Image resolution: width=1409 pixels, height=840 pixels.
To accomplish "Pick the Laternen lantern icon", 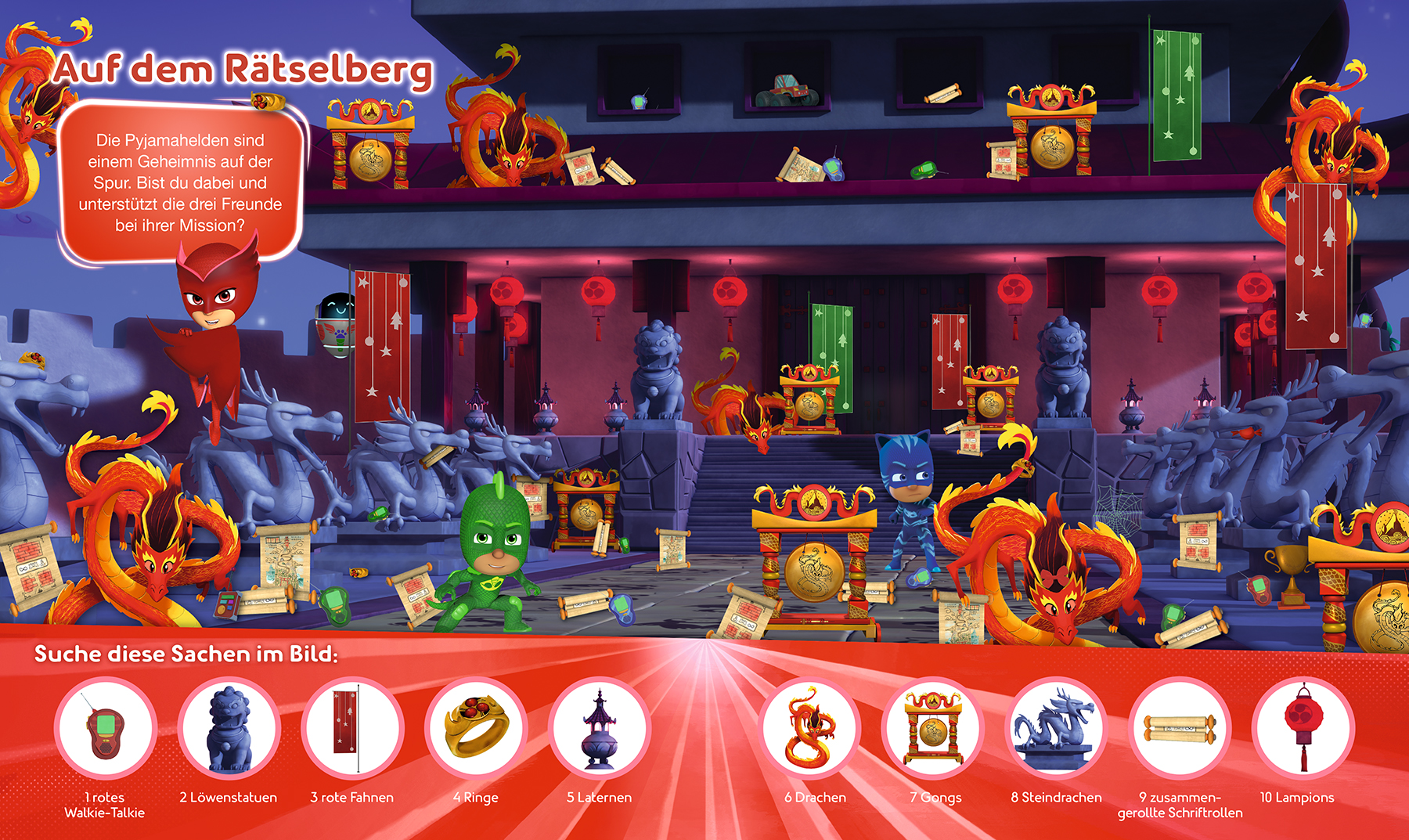I will click(599, 729).
